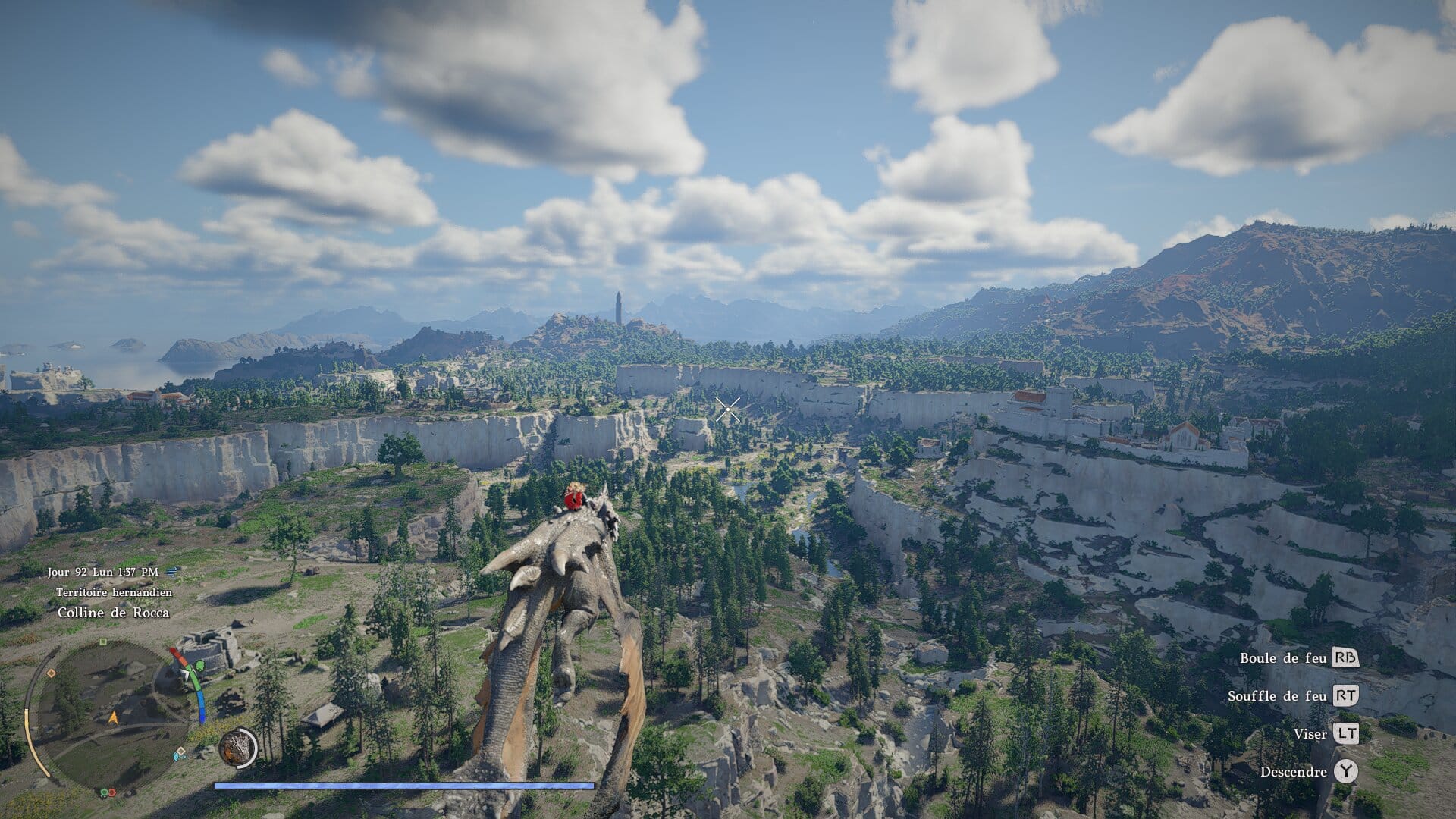Viewport: 1456px width, 819px height.
Task: Click the green square marker atop minimap
Action: [x=103, y=642]
